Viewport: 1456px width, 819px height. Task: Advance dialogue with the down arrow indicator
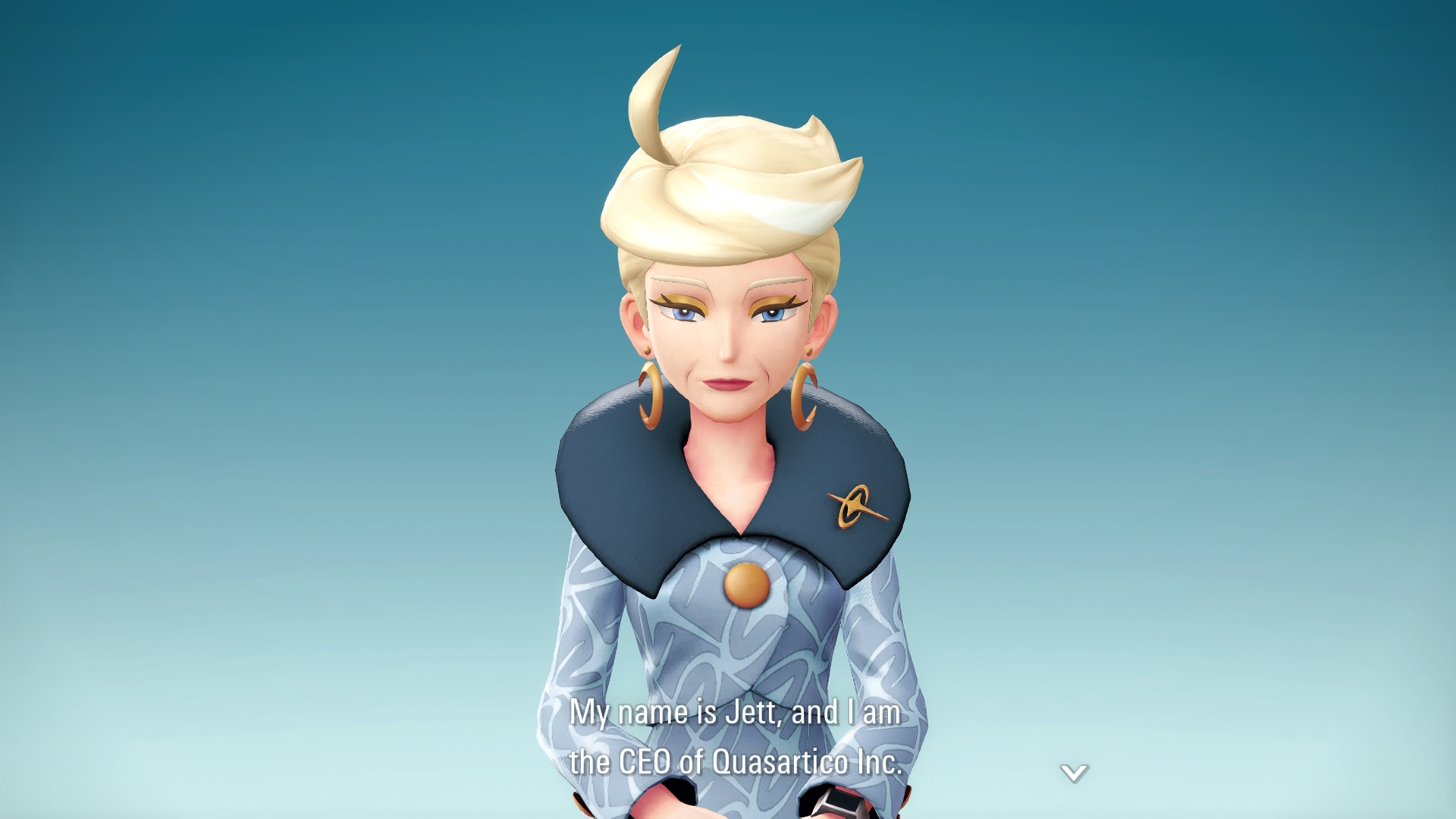[1074, 773]
